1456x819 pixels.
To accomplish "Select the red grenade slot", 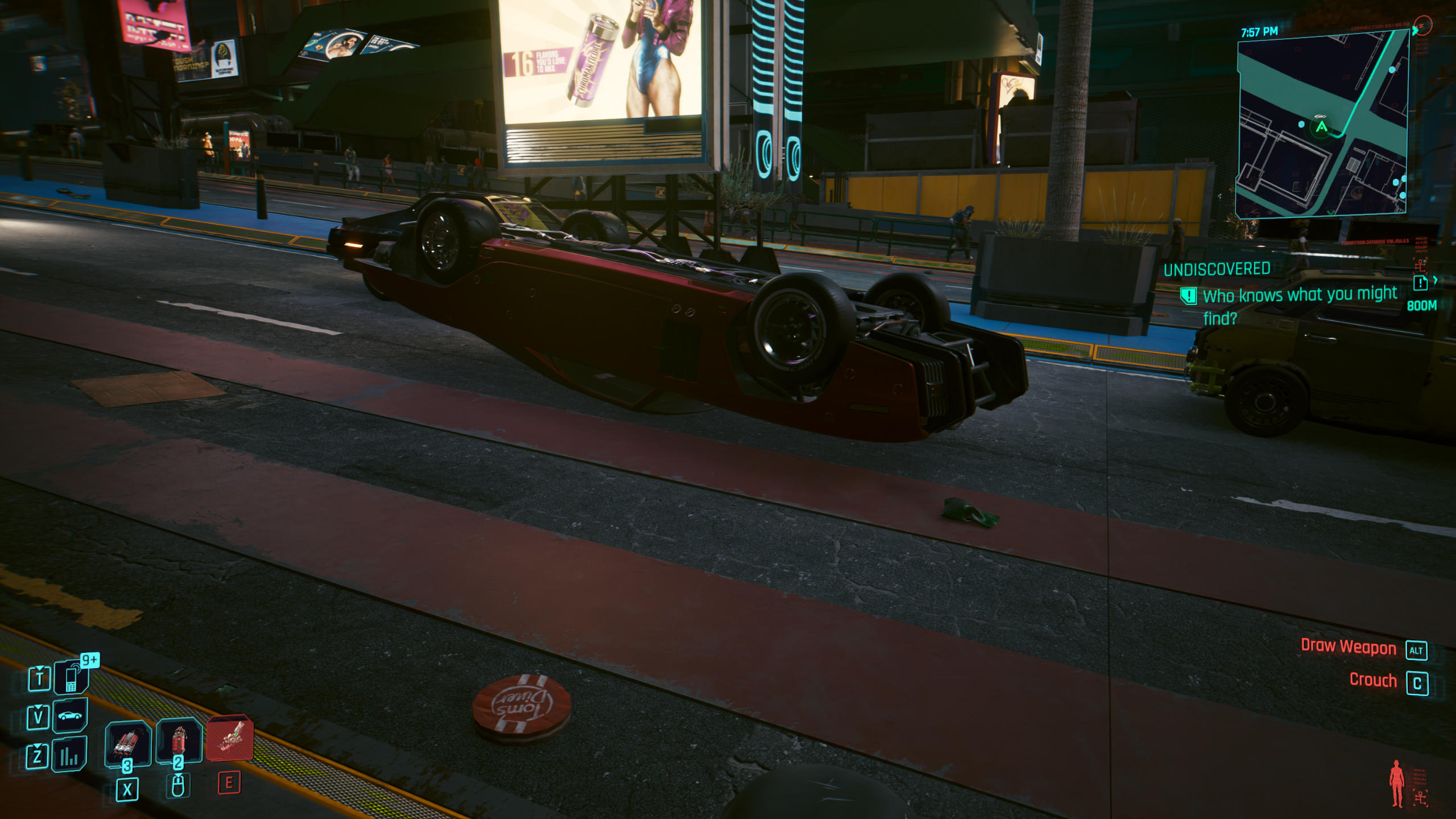I will [179, 740].
